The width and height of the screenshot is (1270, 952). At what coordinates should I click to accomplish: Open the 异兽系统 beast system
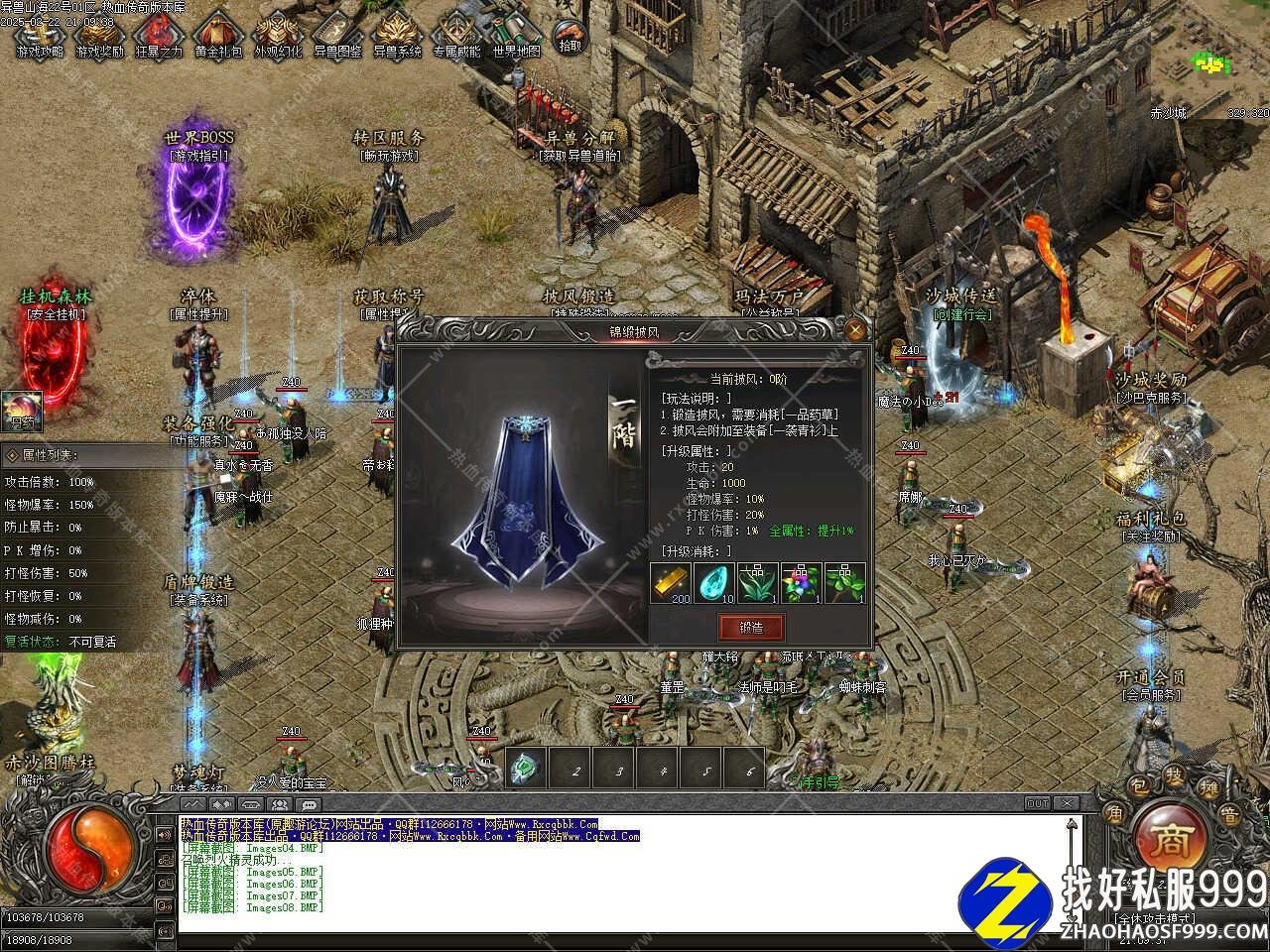397,34
